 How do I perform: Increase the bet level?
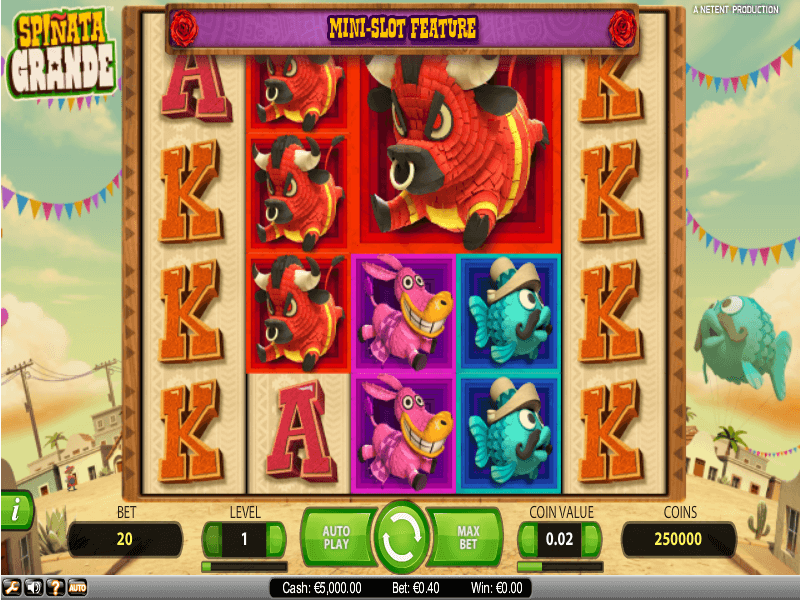click(x=276, y=540)
